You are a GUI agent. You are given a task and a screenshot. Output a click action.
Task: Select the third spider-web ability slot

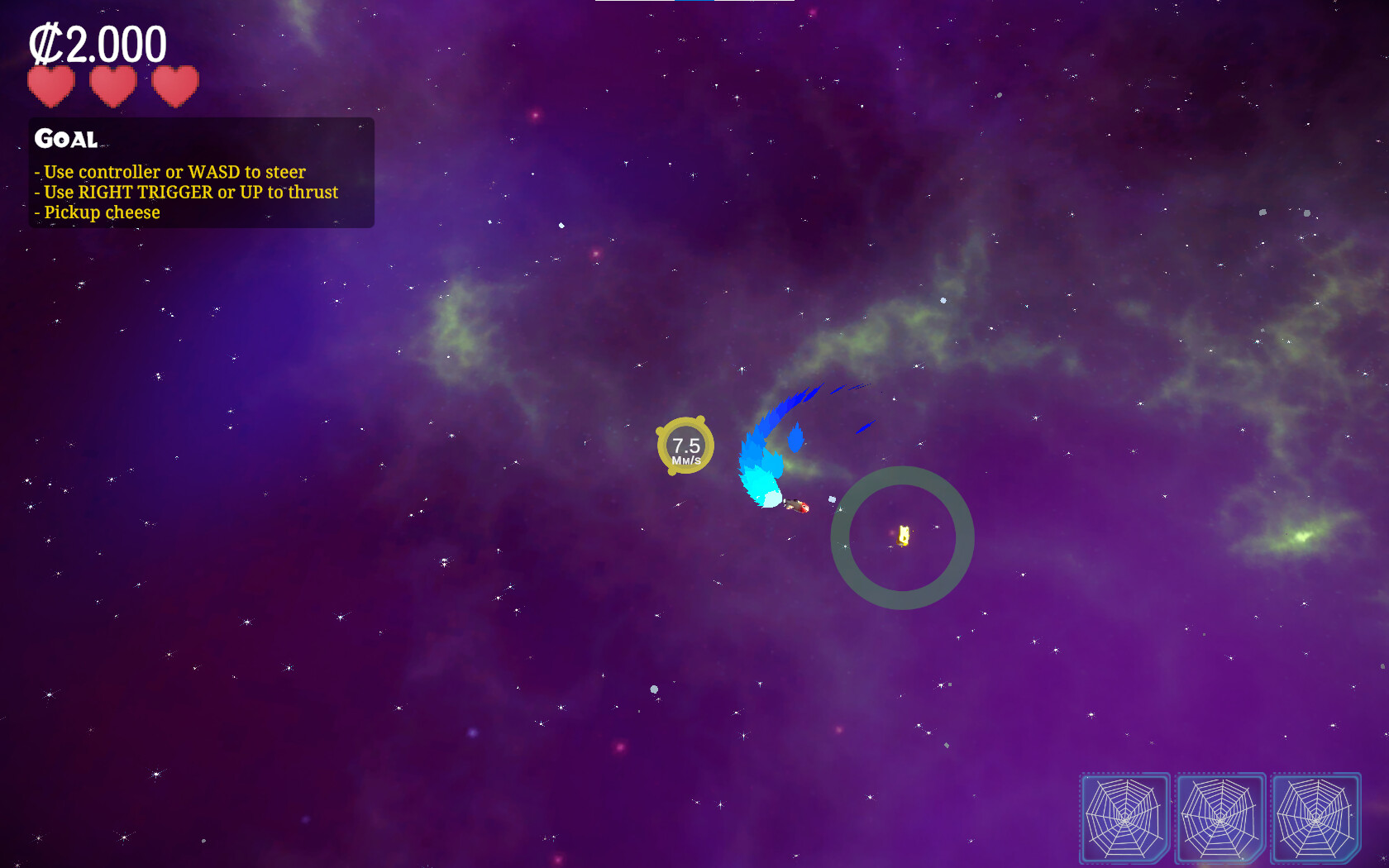(1315, 817)
